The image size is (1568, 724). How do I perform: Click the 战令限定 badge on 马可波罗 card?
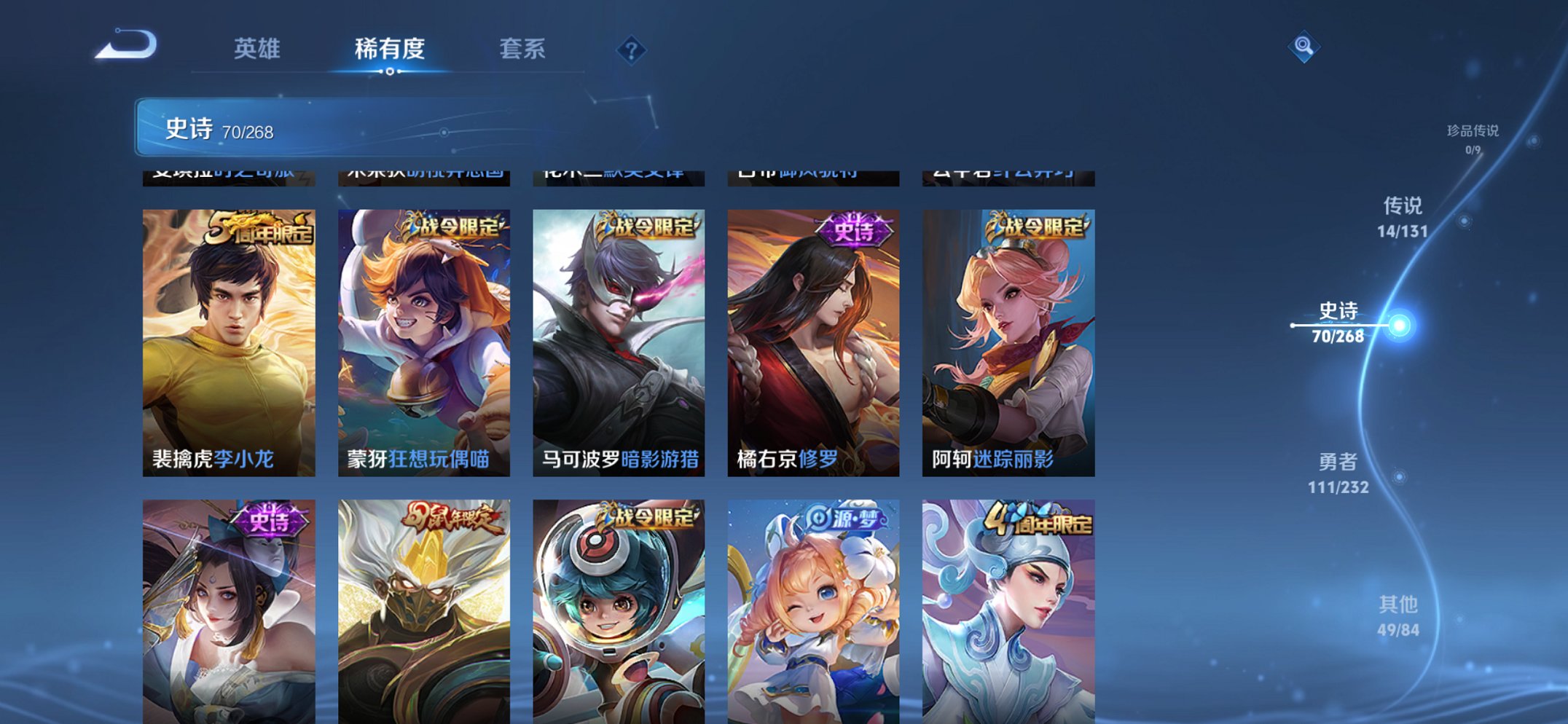click(x=645, y=226)
